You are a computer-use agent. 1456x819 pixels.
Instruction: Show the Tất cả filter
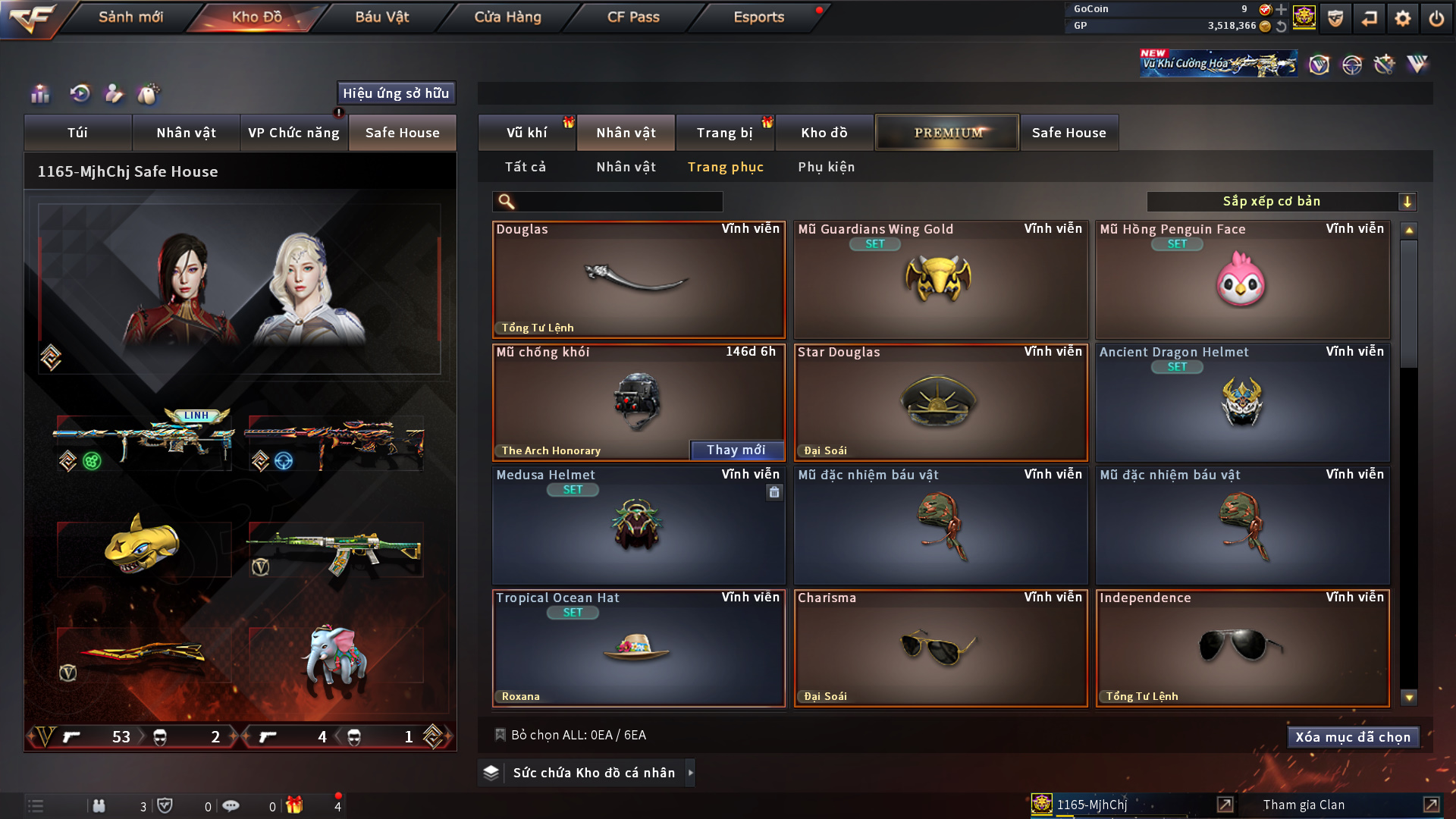pyautogui.click(x=525, y=167)
